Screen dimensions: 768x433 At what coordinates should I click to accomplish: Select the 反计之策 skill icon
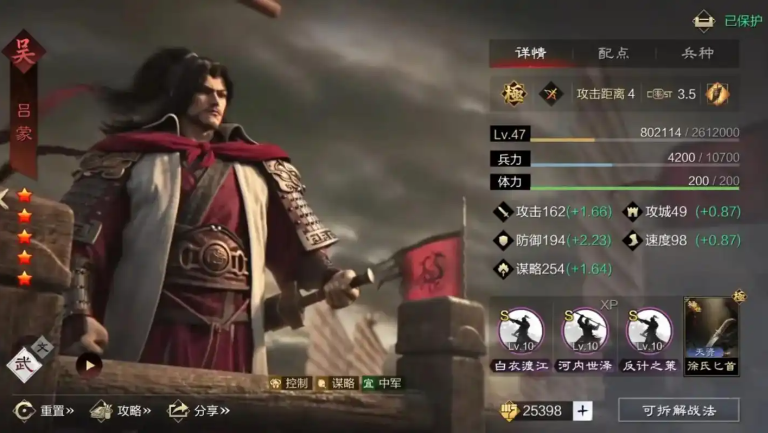pyautogui.click(x=648, y=329)
